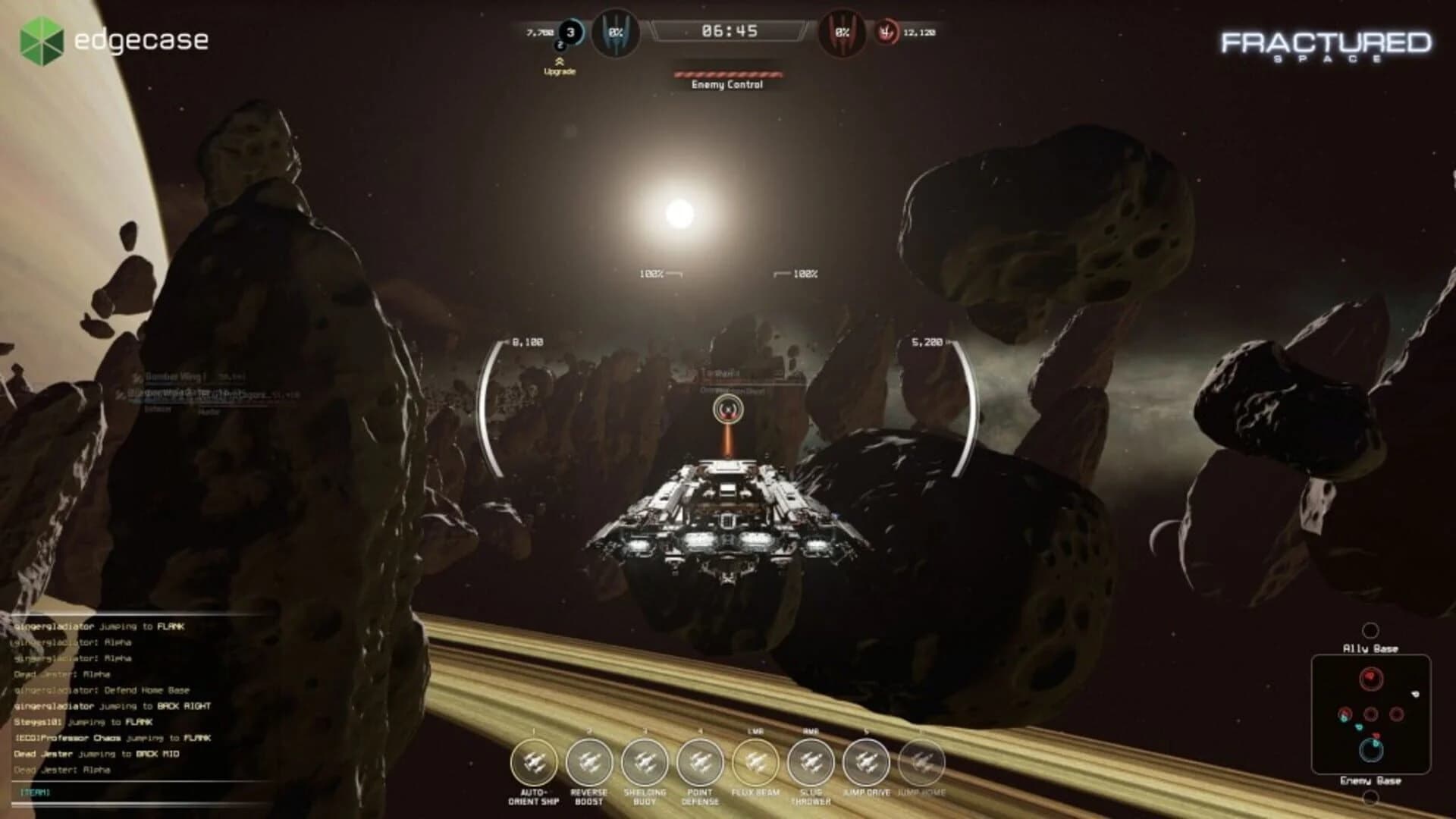Activate the Jump Drive icon
Viewport: 1456px width, 819px height.
pyautogui.click(x=865, y=761)
